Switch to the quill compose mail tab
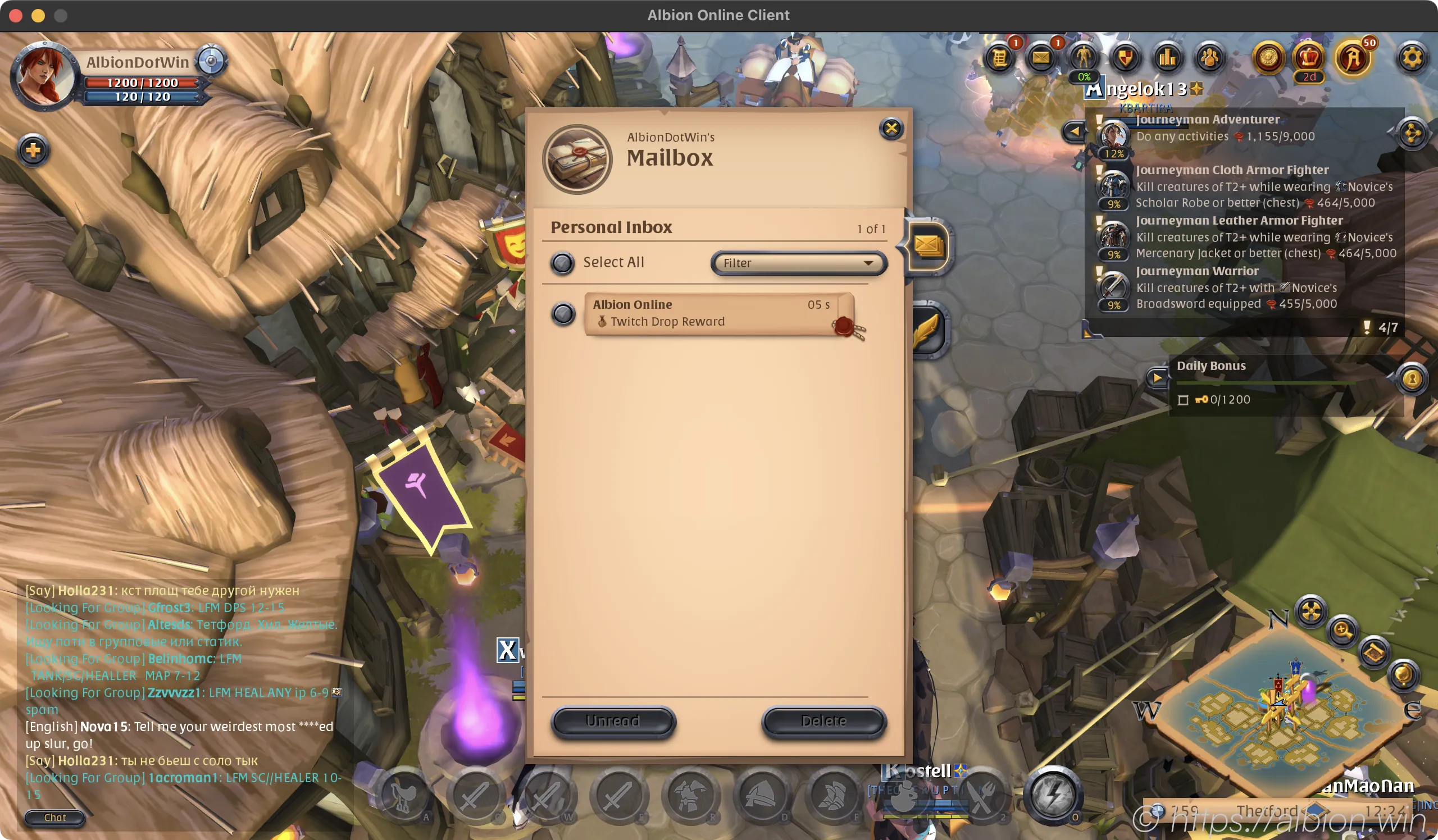 point(927,331)
